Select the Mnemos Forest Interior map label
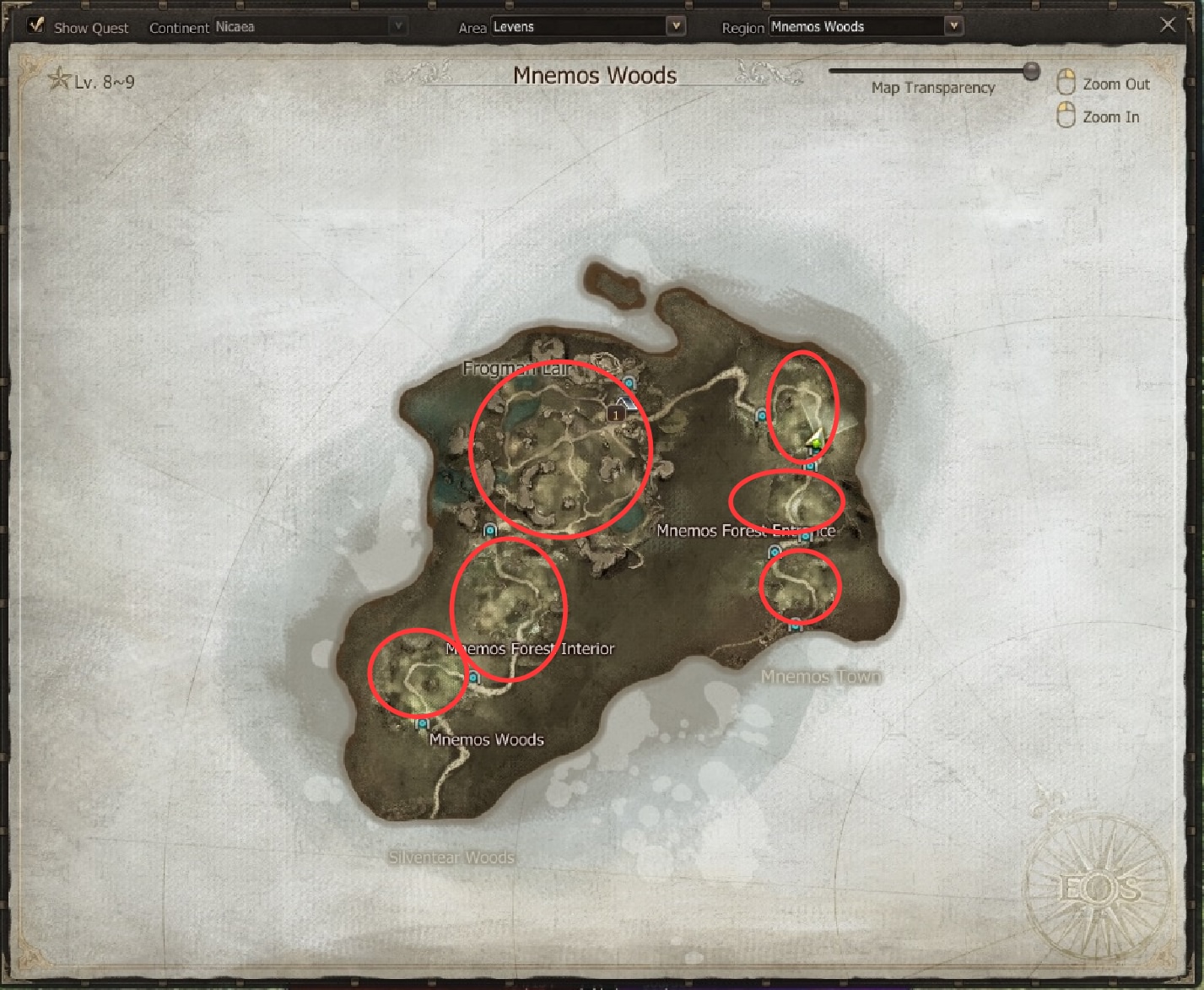1204x990 pixels. (x=530, y=649)
